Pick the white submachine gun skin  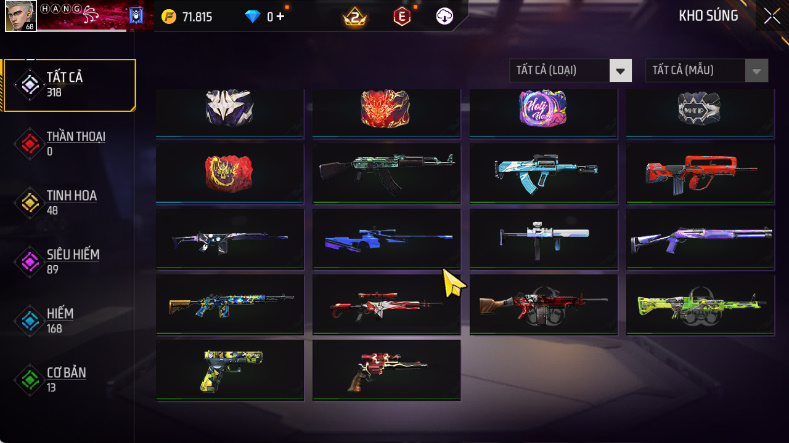point(543,238)
